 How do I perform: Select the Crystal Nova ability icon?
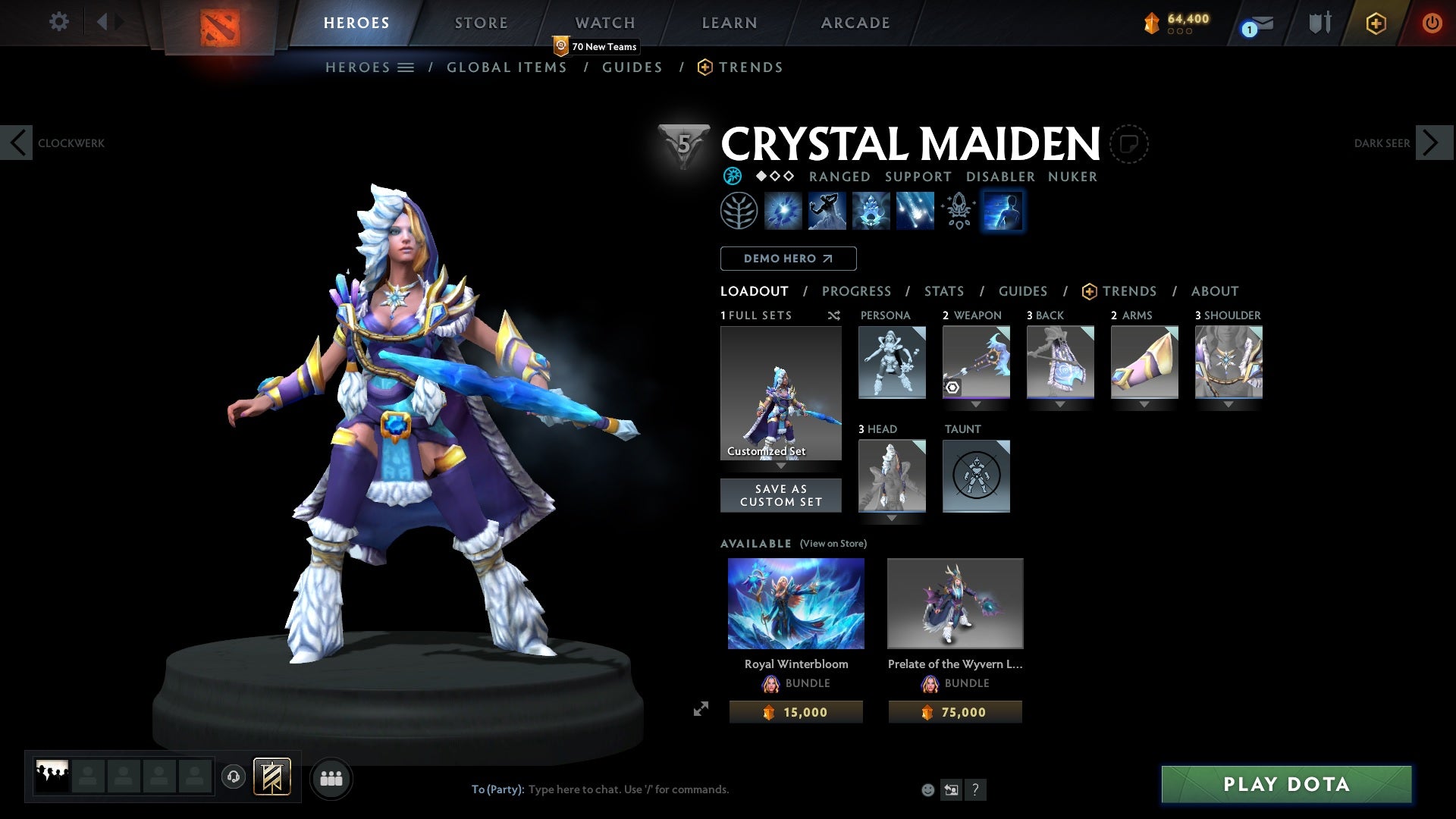(x=784, y=211)
